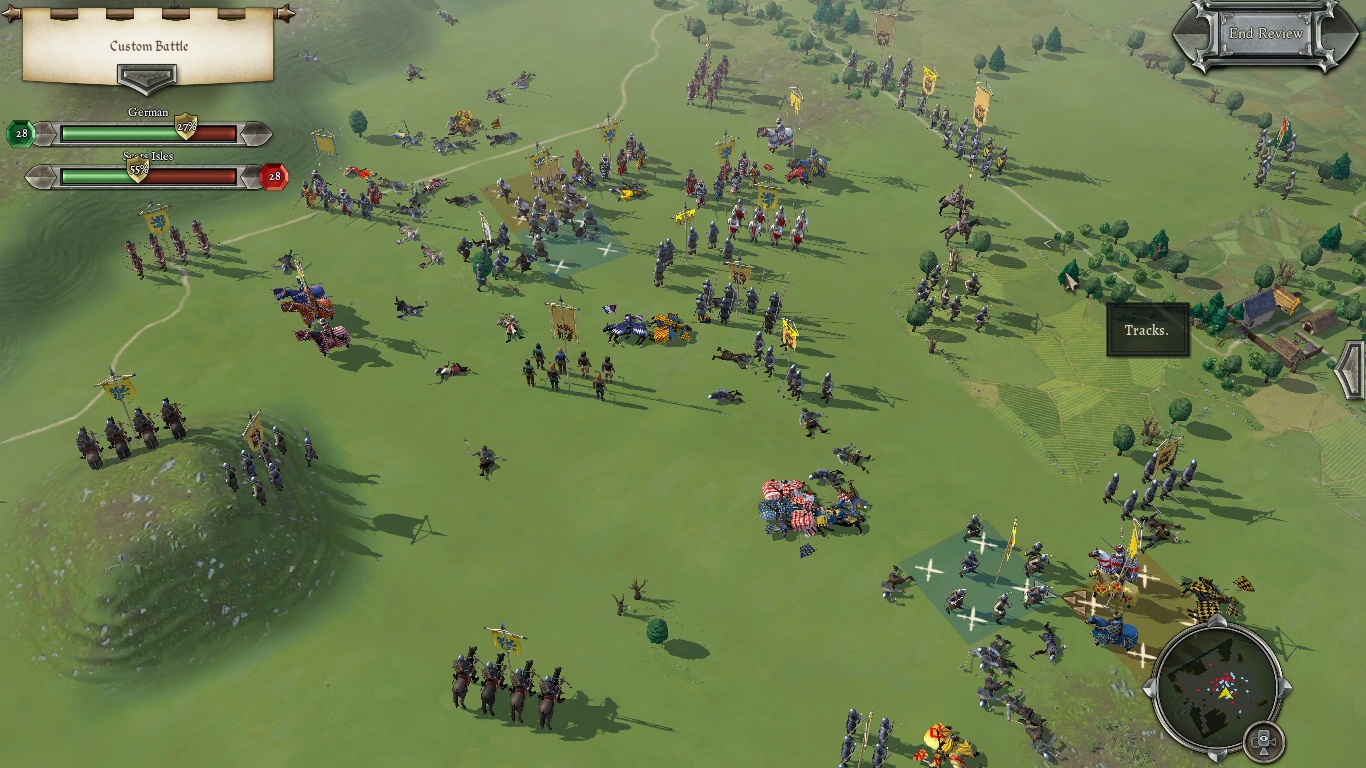The height and width of the screenshot is (768, 1366).
Task: Open the side panel arrow on right edge
Action: point(1351,370)
